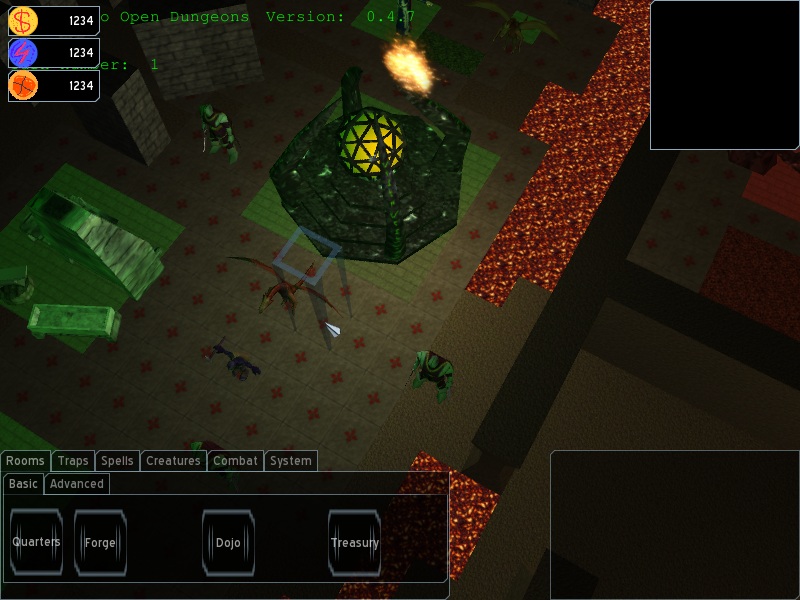Choose the Quarters room button
Viewport: 800px width, 600px height.
point(36,543)
